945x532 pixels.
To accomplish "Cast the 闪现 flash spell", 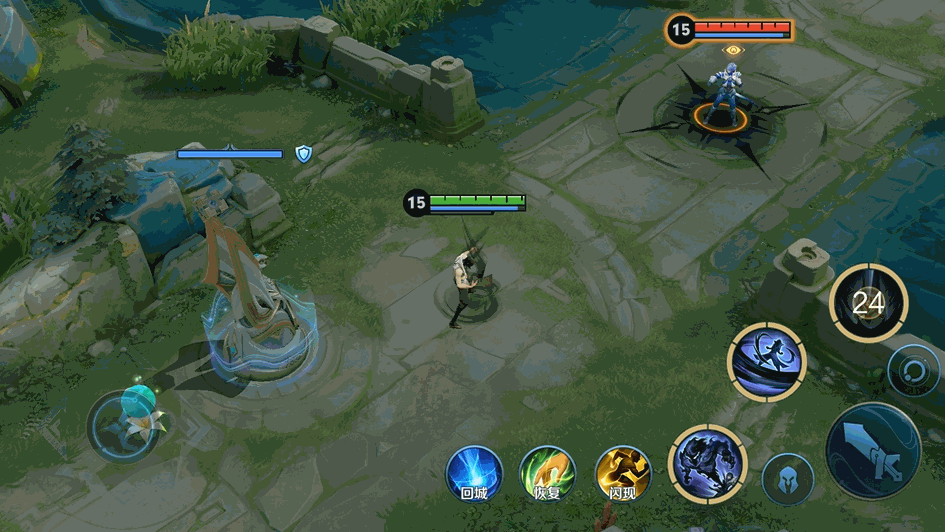I will point(622,473).
